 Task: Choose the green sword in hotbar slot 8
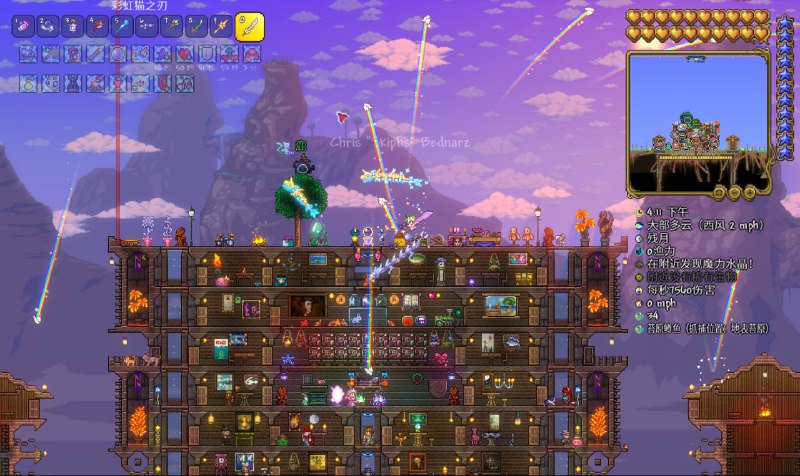(195, 27)
